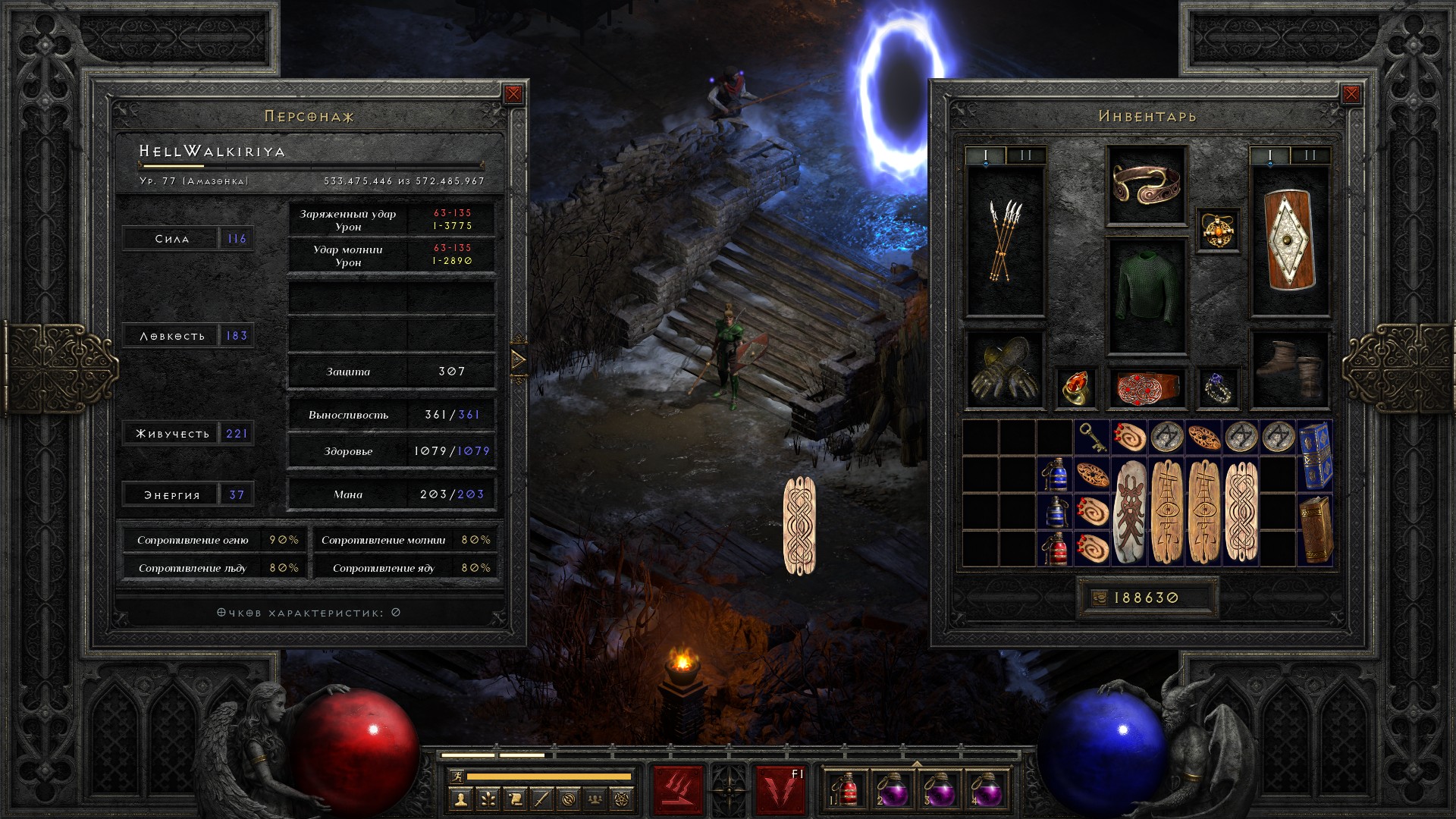1456x819 pixels.
Task: Pick up the key in inventory
Action: coord(1091,438)
